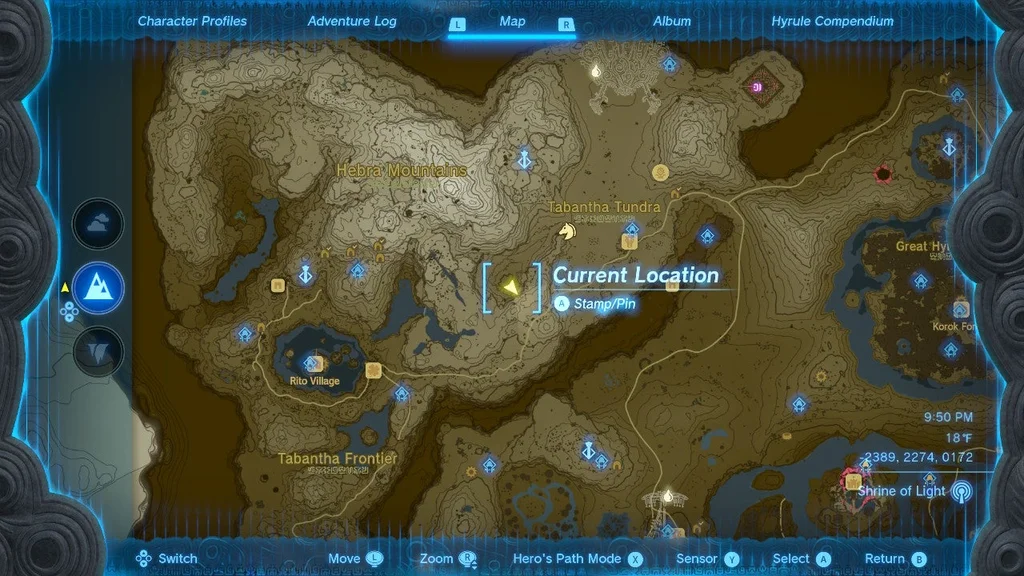1024x576 pixels.
Task: Go to the Album tab
Action: (x=671, y=21)
